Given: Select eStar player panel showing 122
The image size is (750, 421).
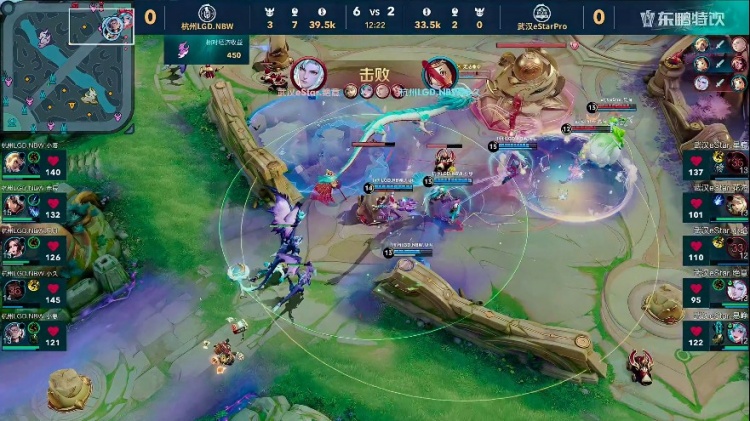Looking at the screenshot, I should click(x=716, y=335).
